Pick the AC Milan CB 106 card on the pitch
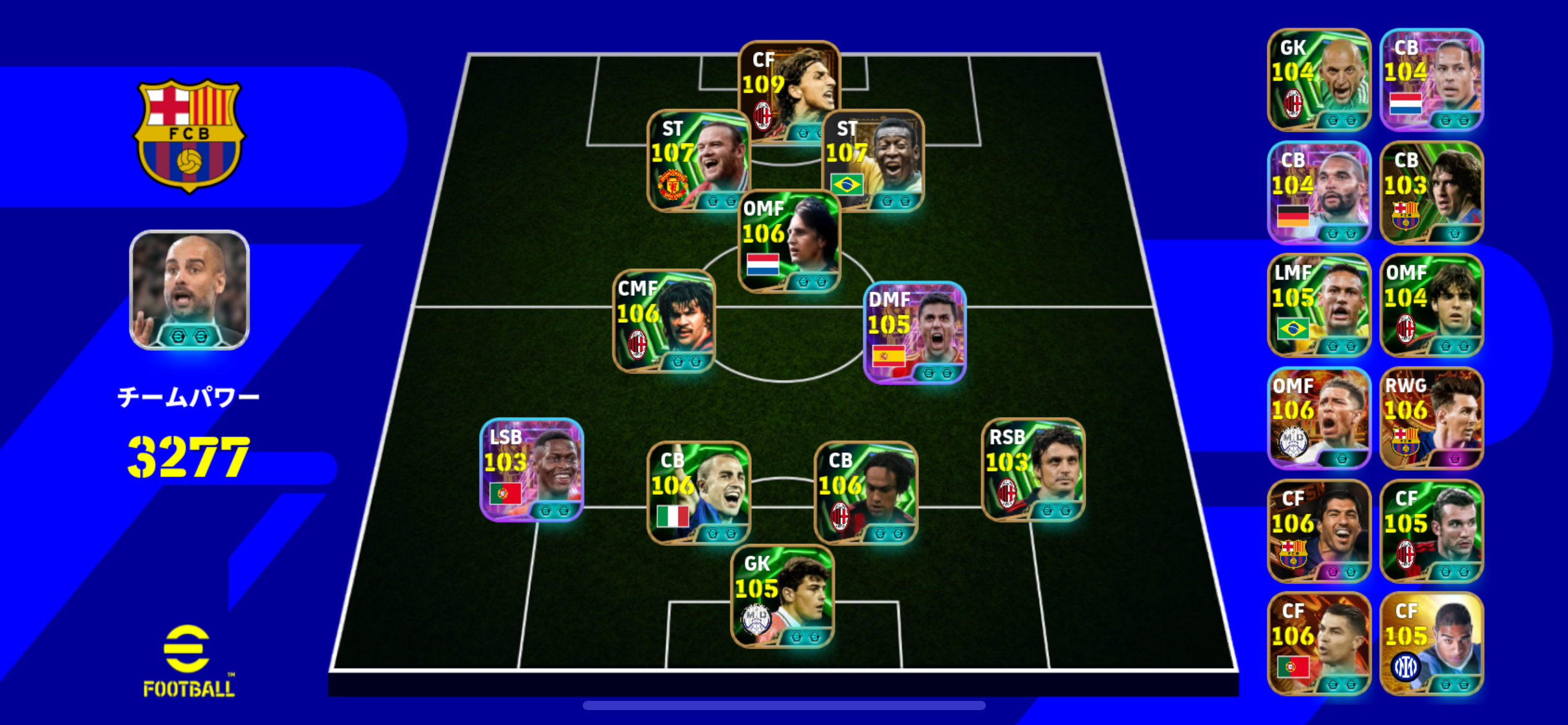 [865, 493]
